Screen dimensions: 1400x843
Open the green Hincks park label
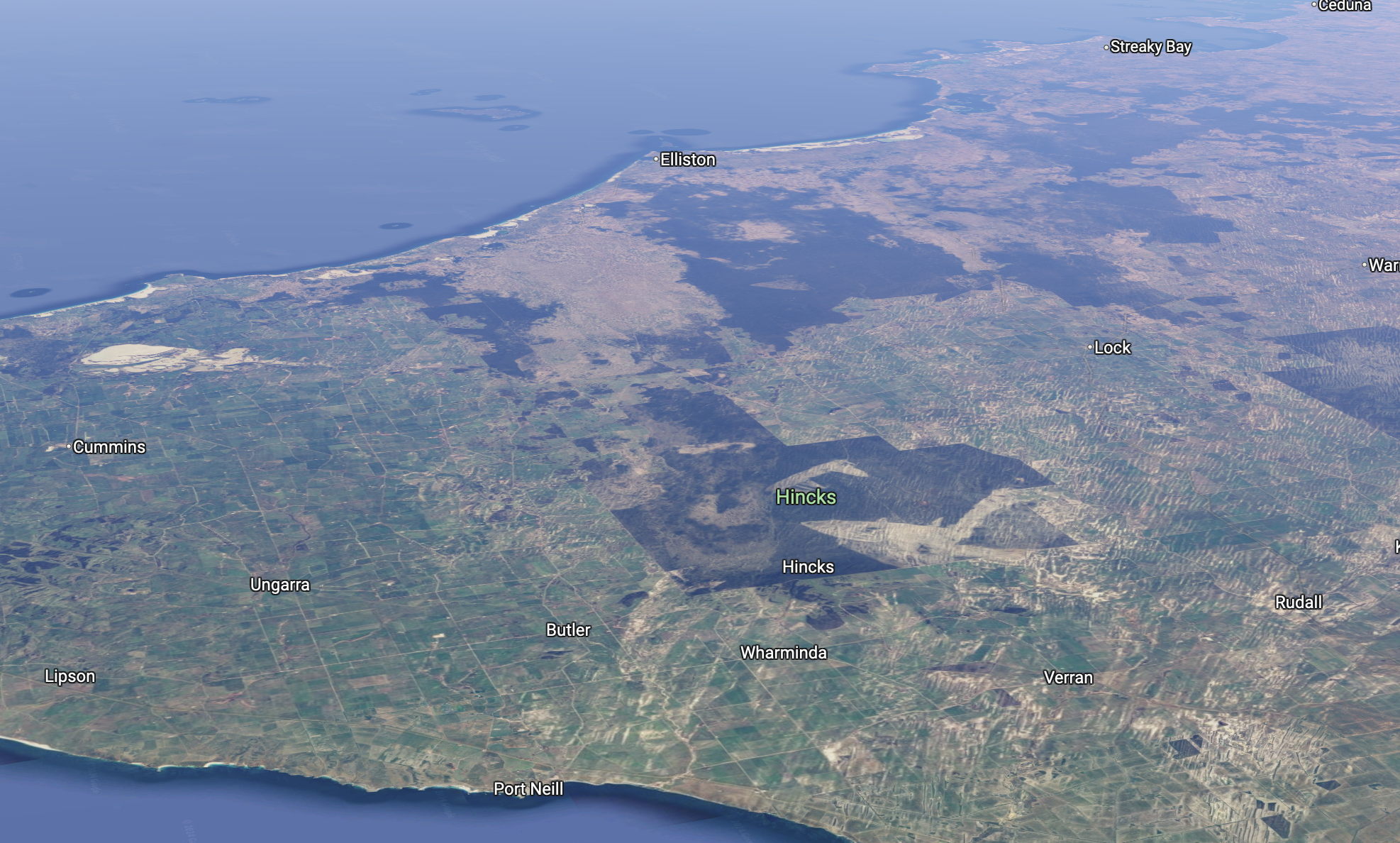806,497
